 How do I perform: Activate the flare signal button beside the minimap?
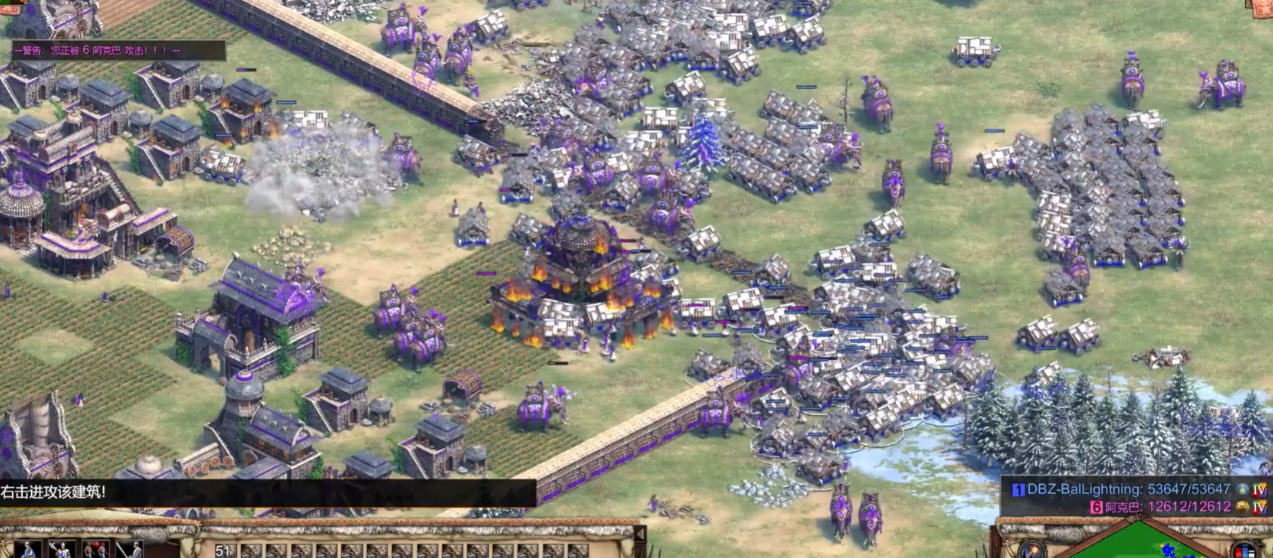pyautogui.click(x=1033, y=548)
